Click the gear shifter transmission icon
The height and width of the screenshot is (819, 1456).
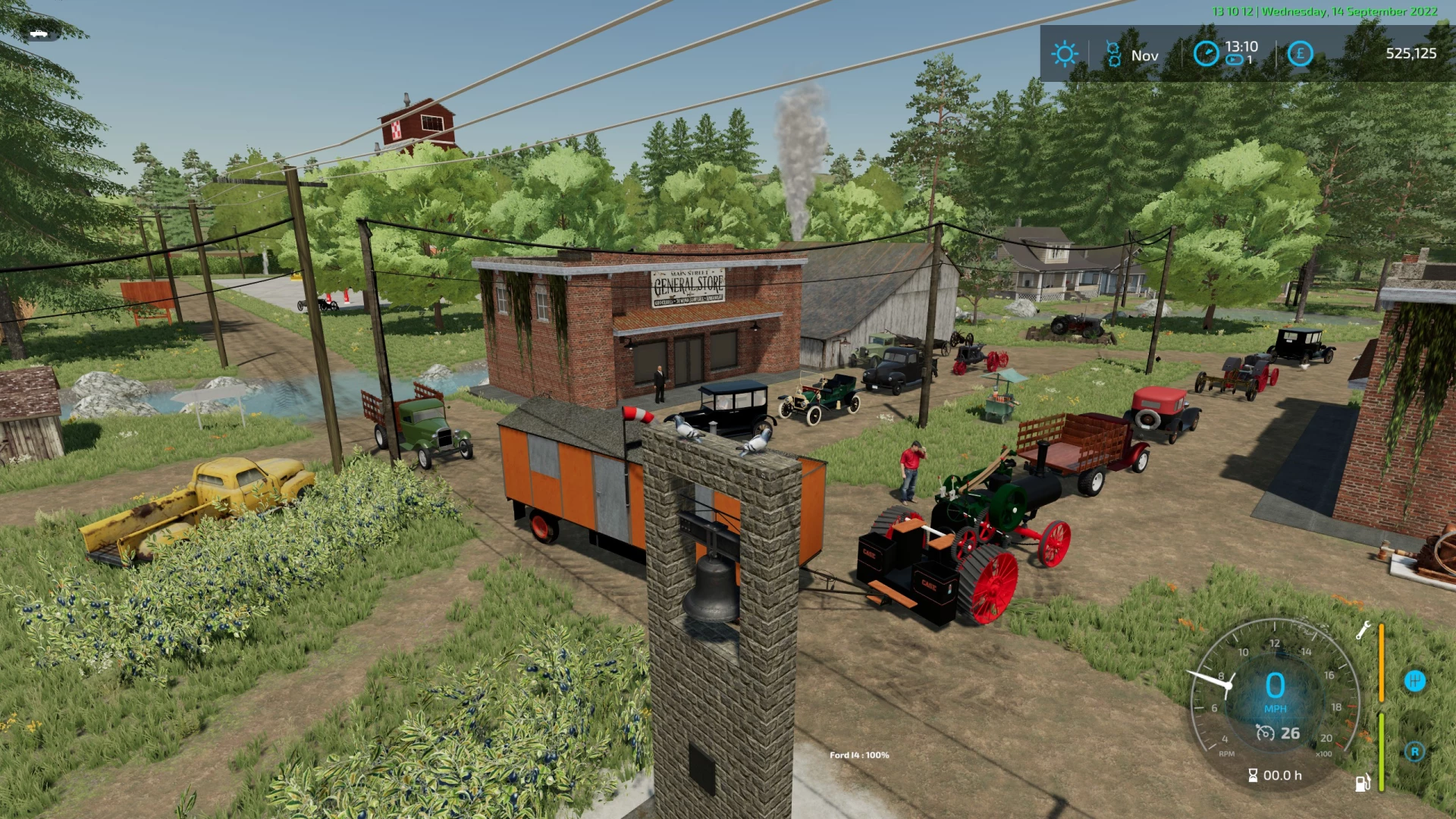coord(1415,681)
